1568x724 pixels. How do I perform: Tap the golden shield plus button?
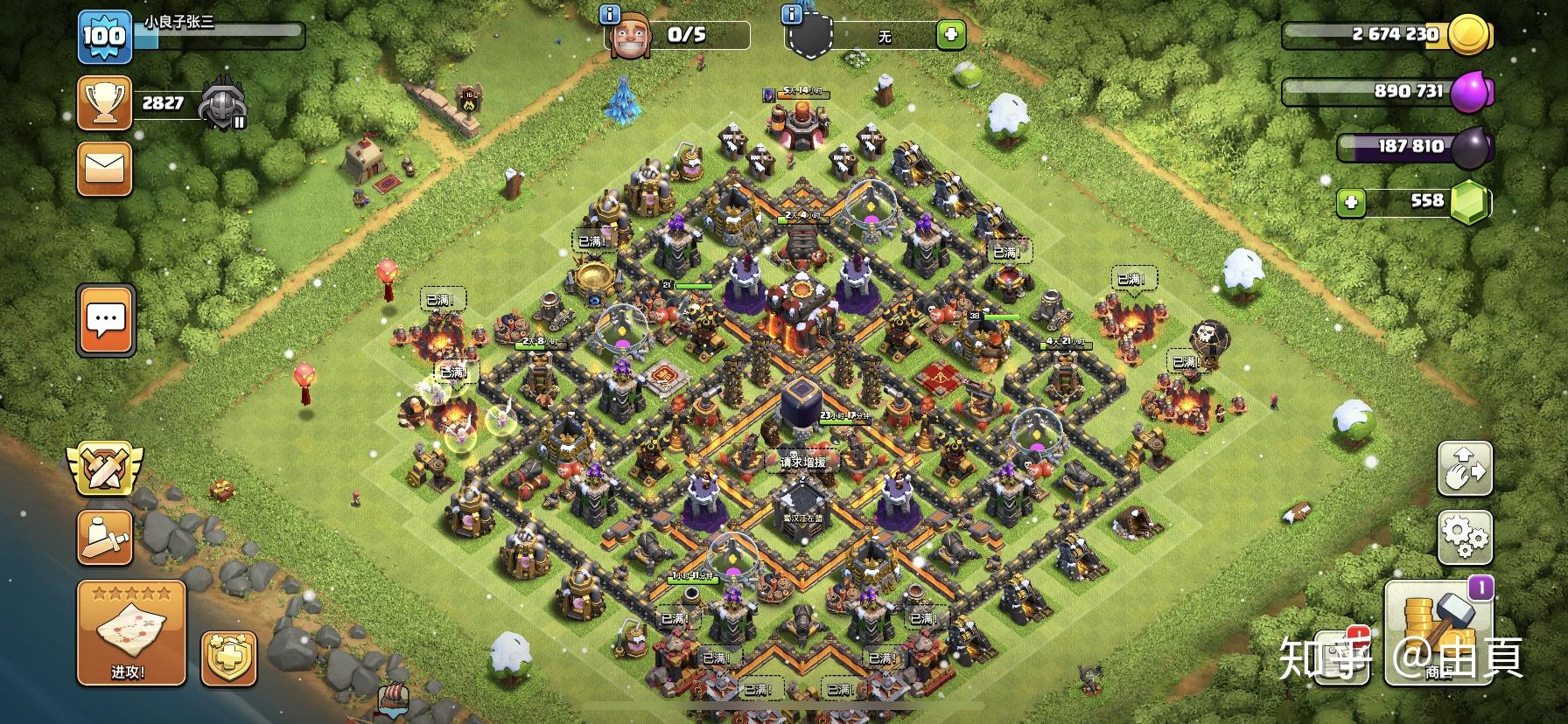pos(229,659)
